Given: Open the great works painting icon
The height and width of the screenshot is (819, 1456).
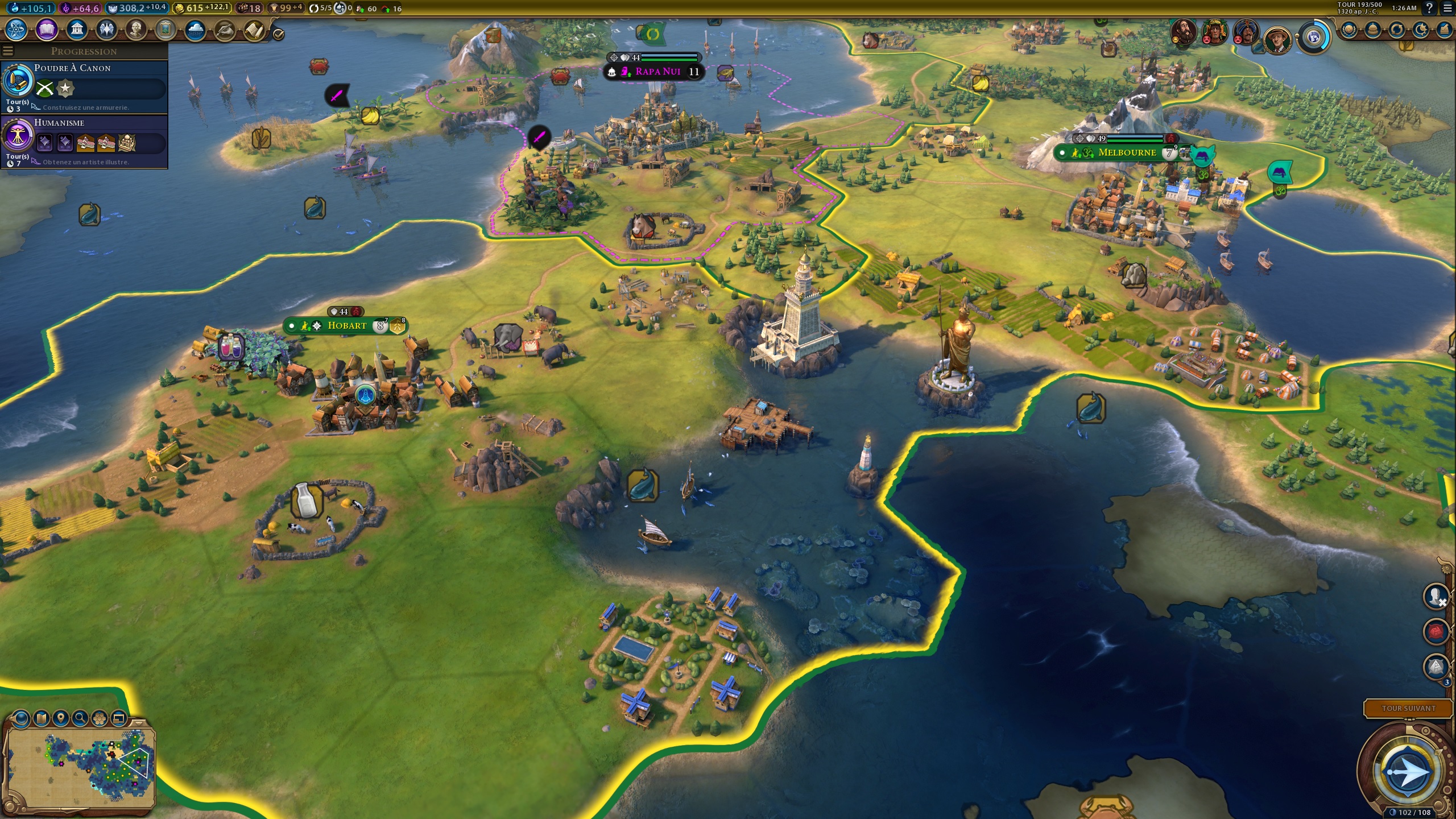Looking at the screenshot, I should pos(166,30).
